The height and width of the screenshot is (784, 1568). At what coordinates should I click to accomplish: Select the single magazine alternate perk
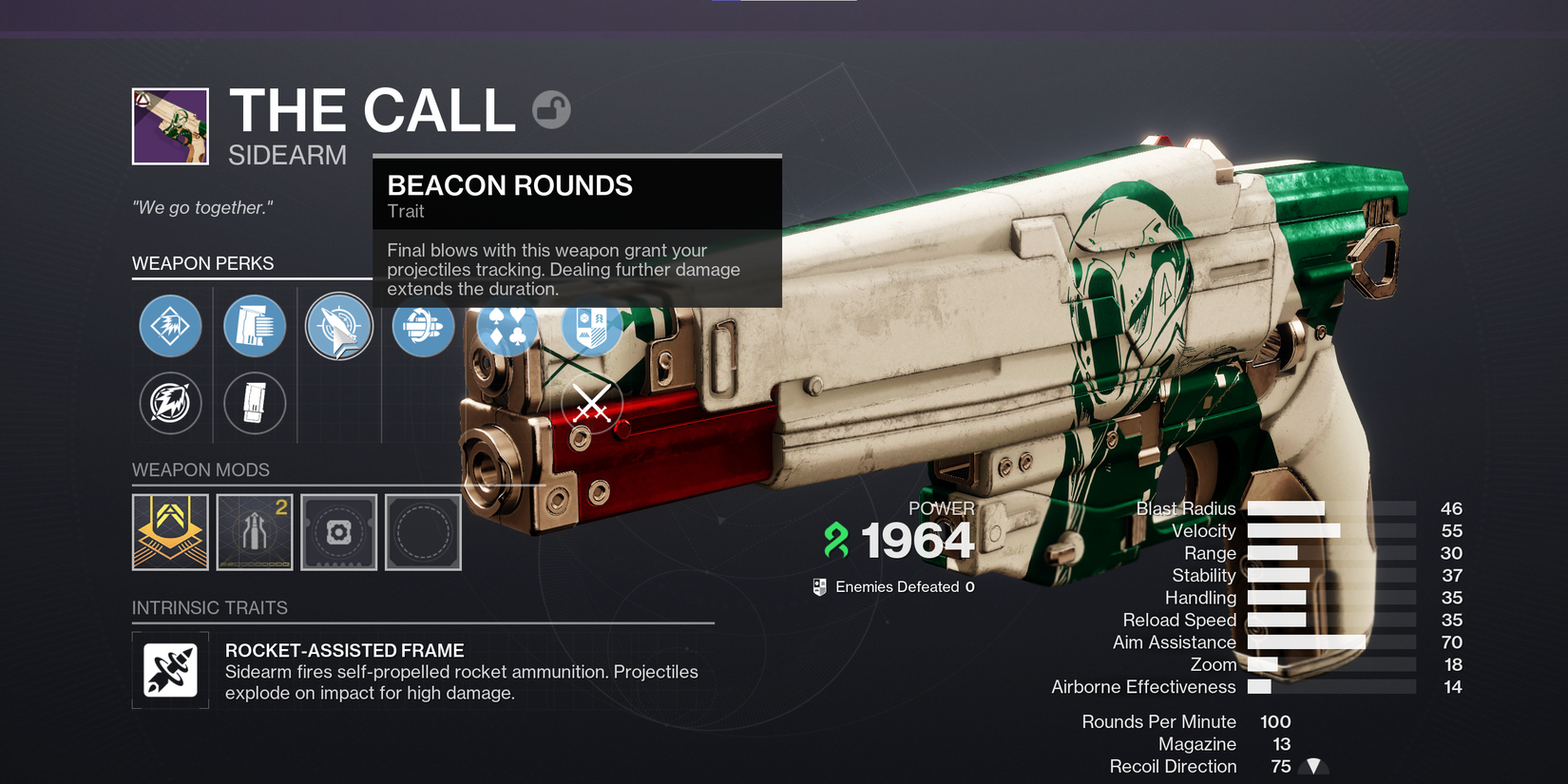click(255, 403)
